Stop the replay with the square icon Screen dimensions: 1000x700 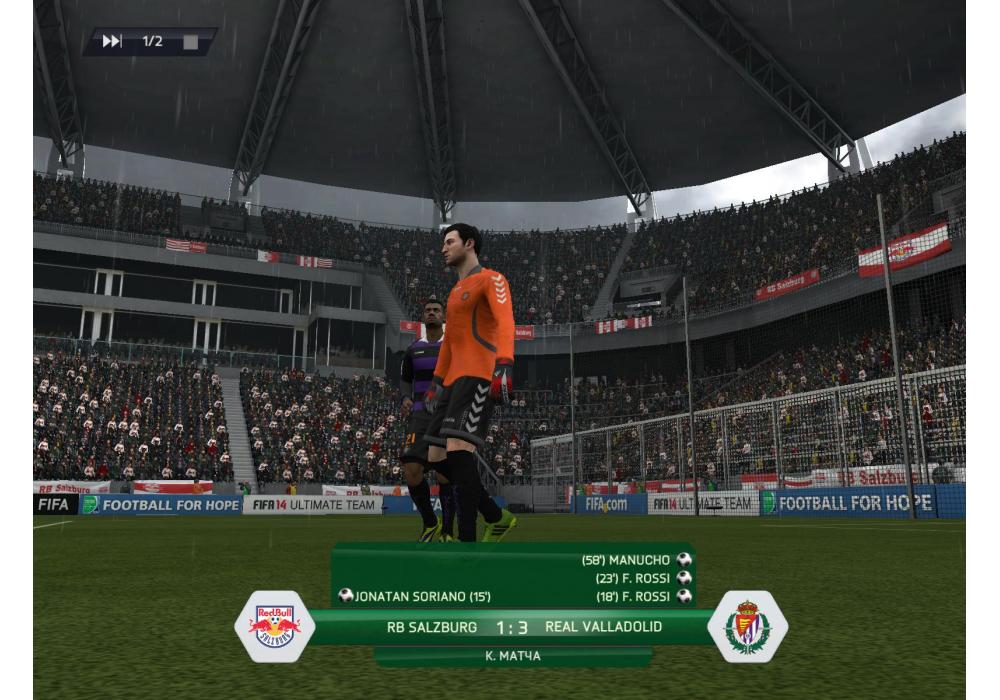pyautogui.click(x=190, y=42)
